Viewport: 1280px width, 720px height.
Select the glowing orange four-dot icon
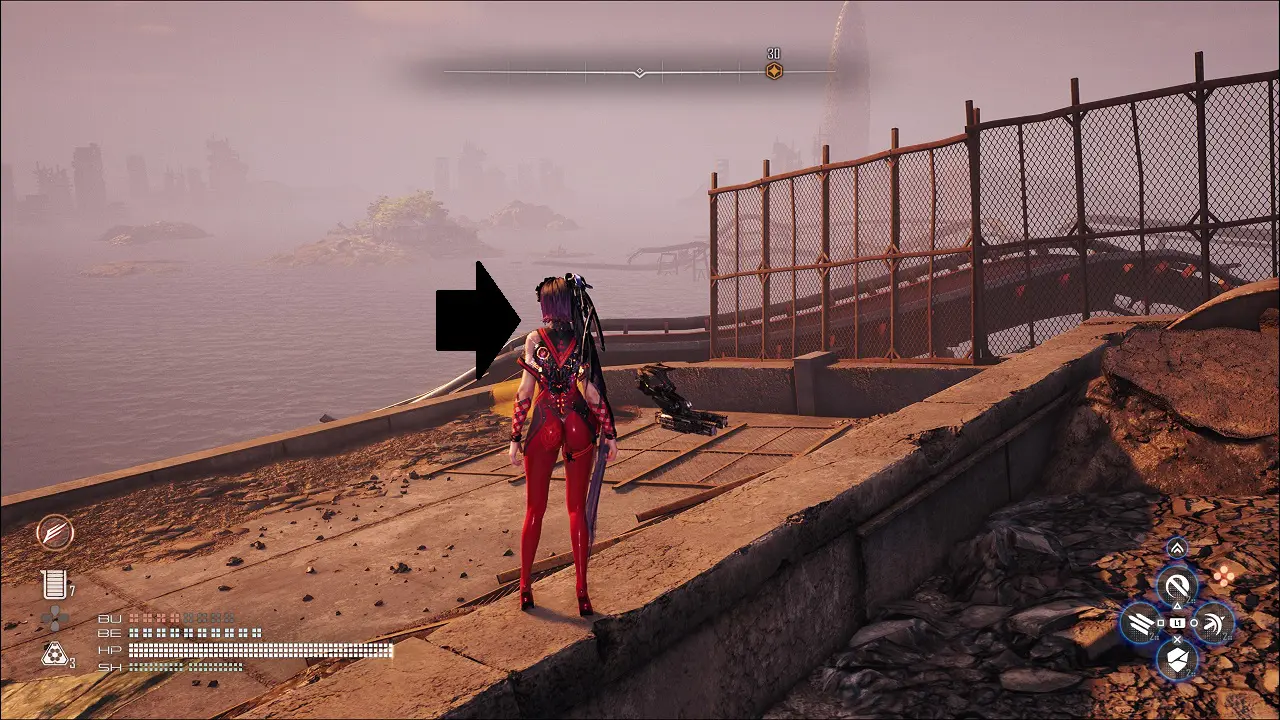(1223, 575)
